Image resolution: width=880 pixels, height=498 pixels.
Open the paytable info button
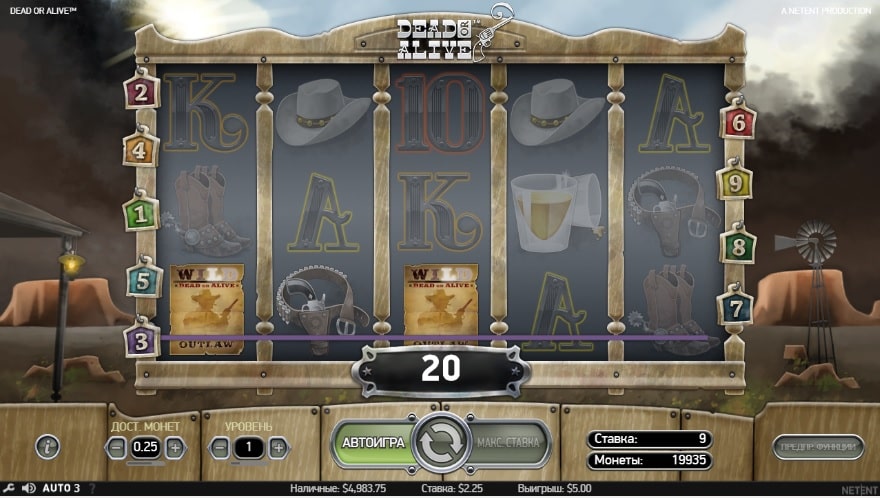tap(47, 447)
